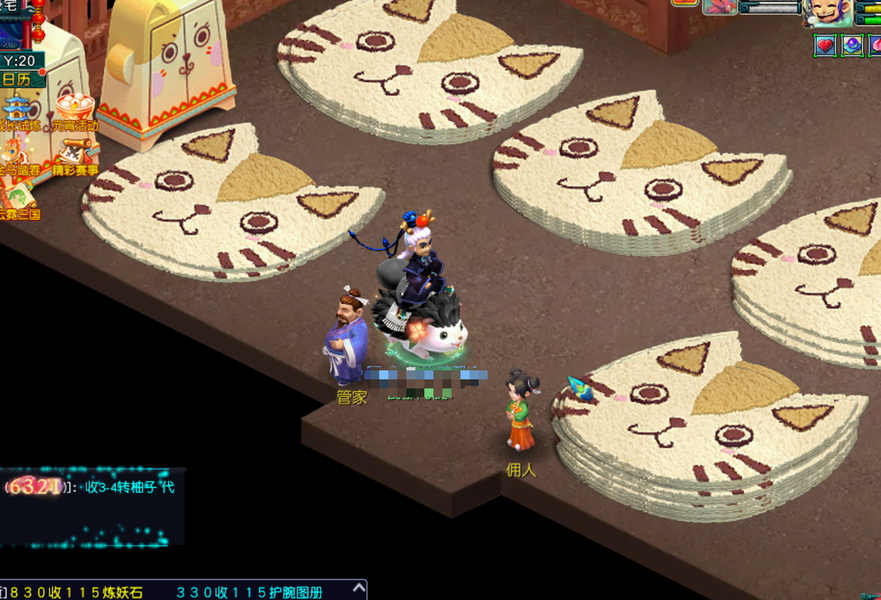The image size is (881, 600).
Task: Open the 日历 calendar button
Action: coord(17,79)
